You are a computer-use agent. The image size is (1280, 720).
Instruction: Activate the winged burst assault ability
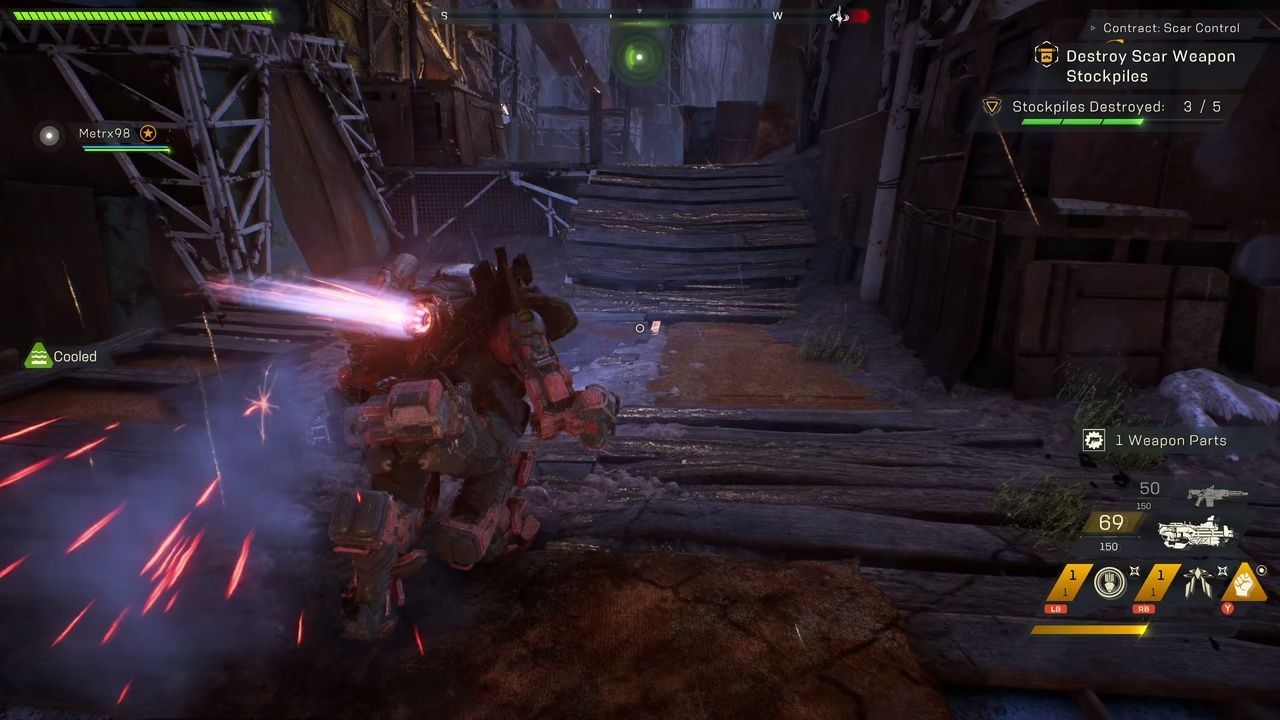[x=1196, y=581]
